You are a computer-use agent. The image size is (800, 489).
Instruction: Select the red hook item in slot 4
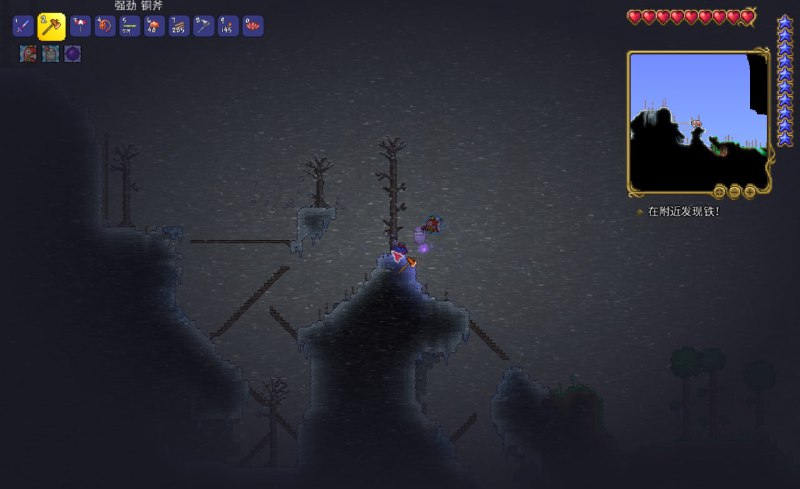pos(105,26)
